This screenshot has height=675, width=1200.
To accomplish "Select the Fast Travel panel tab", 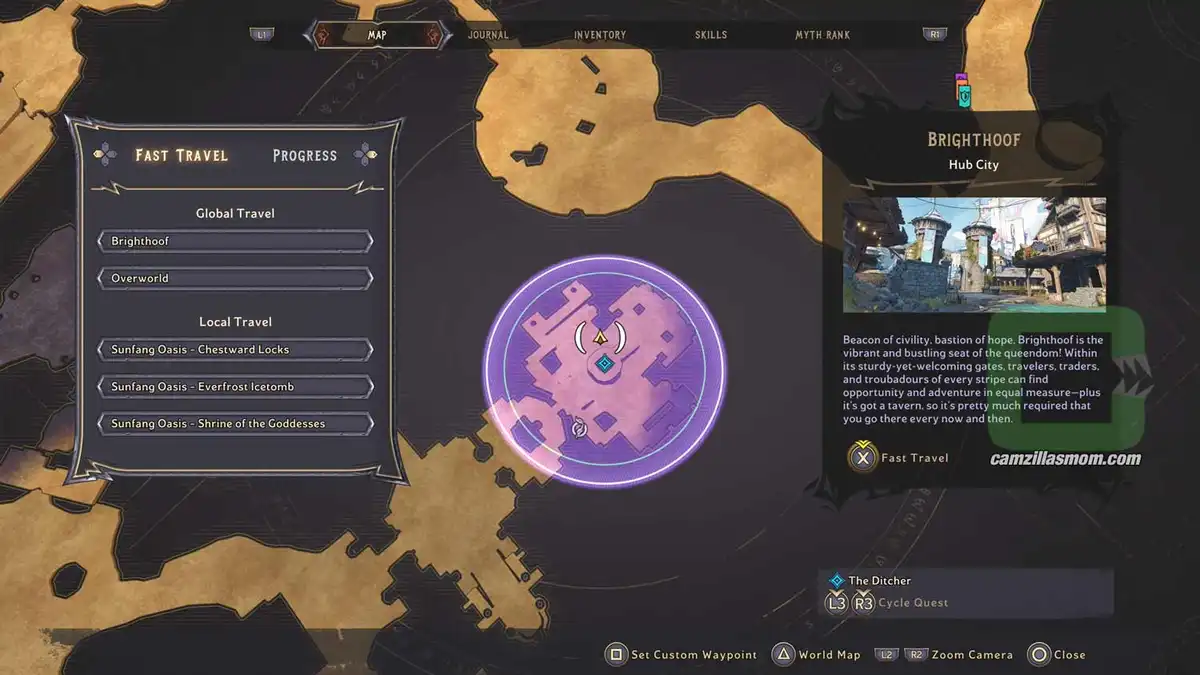I will (x=181, y=155).
